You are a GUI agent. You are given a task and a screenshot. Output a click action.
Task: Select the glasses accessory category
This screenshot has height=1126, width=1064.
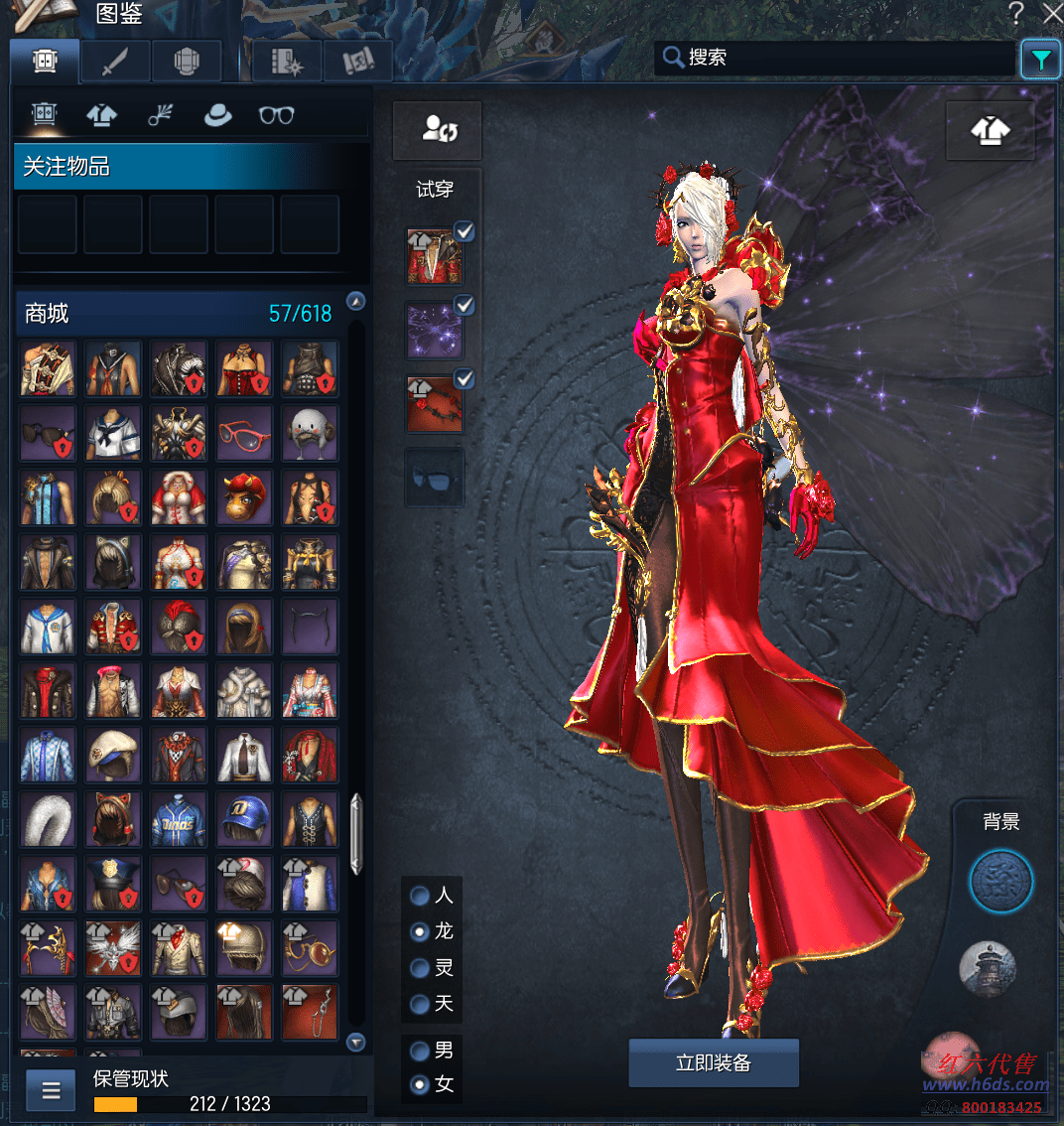point(276,115)
